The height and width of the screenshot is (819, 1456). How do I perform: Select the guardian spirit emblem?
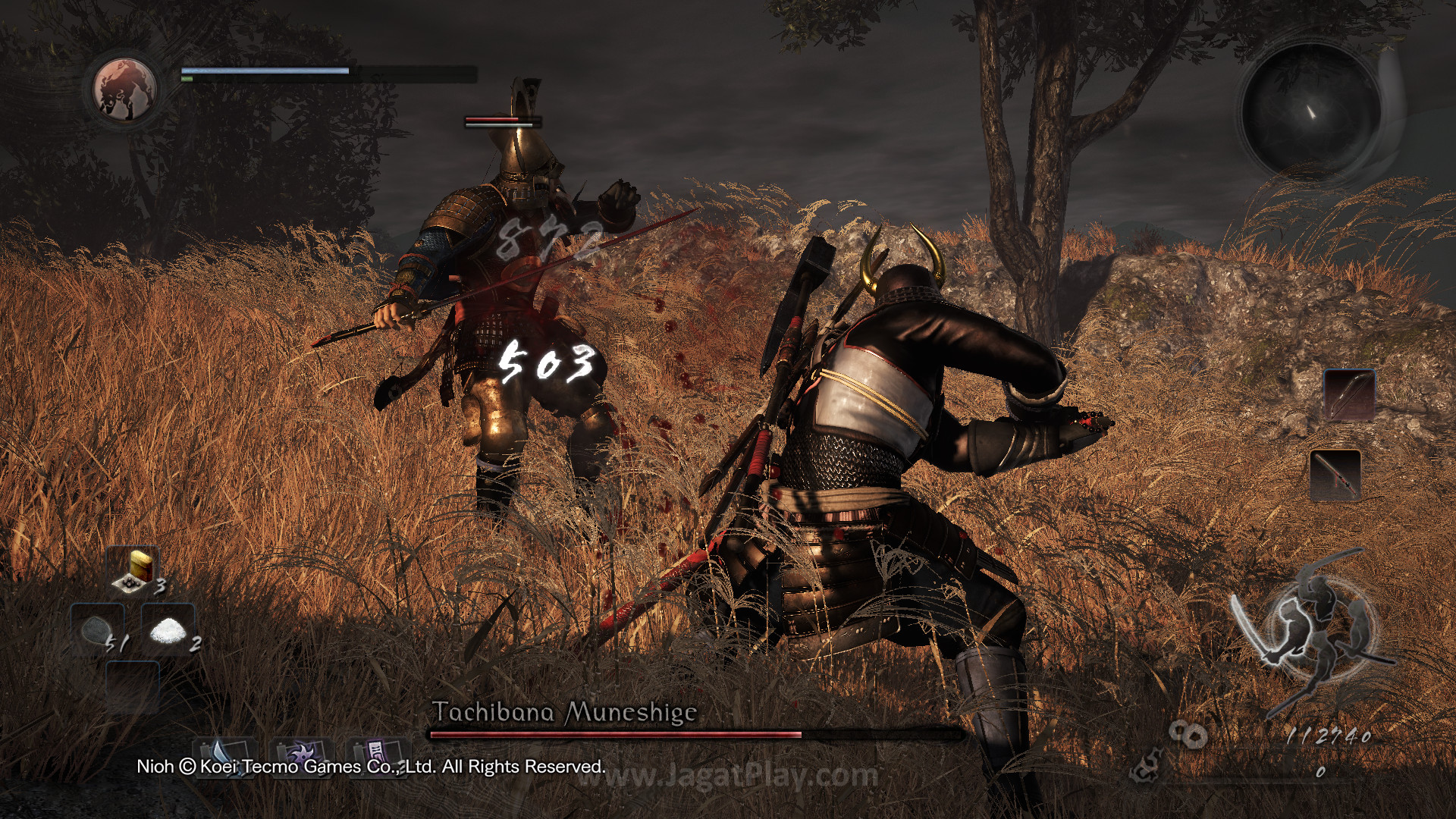(x=125, y=89)
